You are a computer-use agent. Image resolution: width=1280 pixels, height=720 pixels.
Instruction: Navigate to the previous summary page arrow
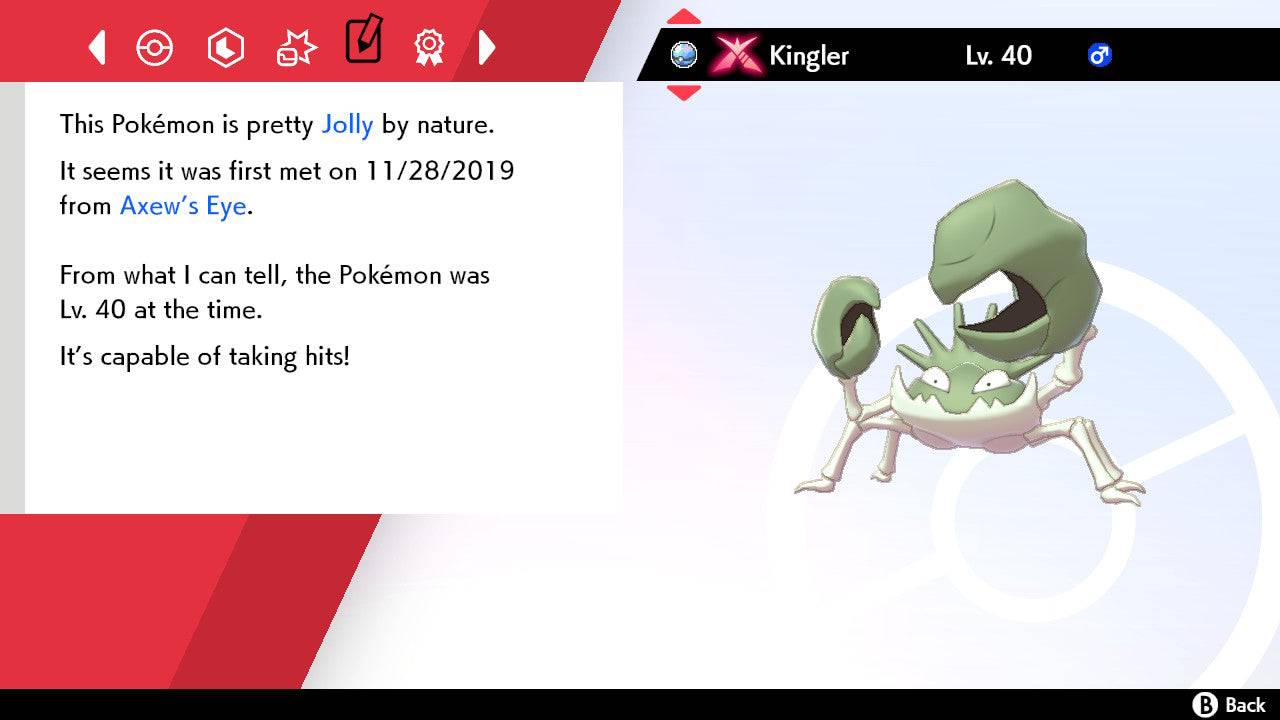pyautogui.click(x=95, y=46)
